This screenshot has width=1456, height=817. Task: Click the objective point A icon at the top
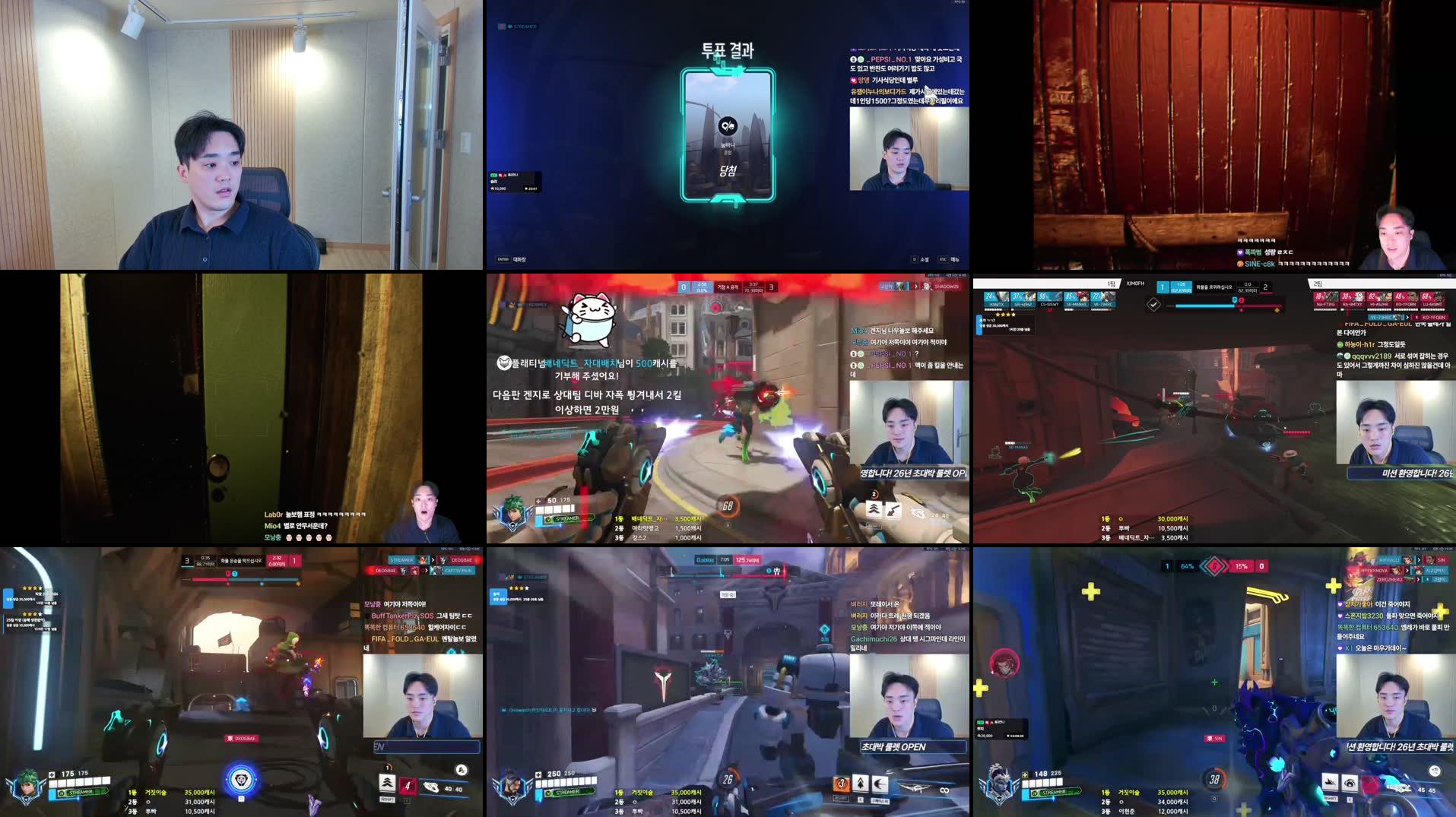click(x=728, y=288)
